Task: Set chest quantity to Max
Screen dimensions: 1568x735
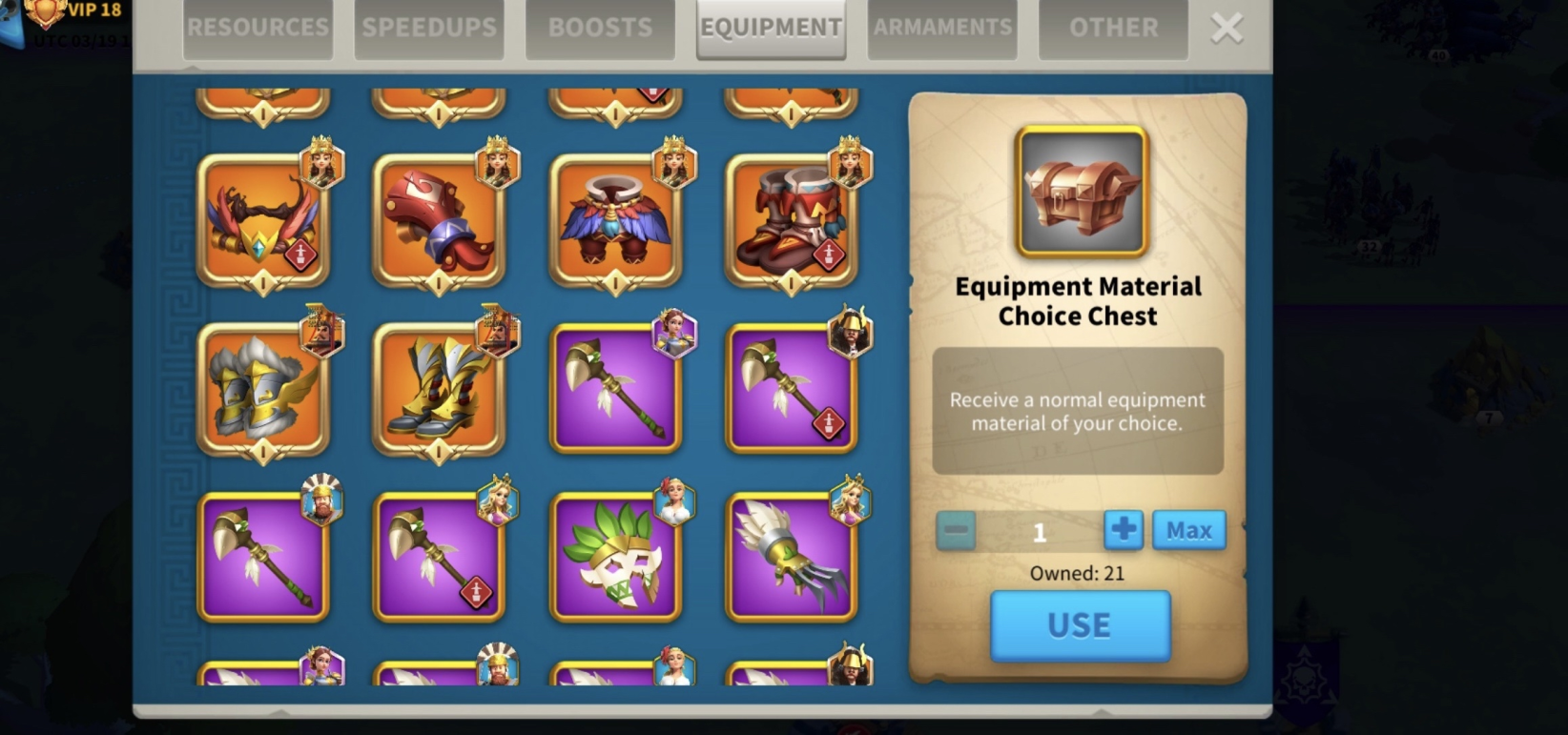Action: point(1188,530)
